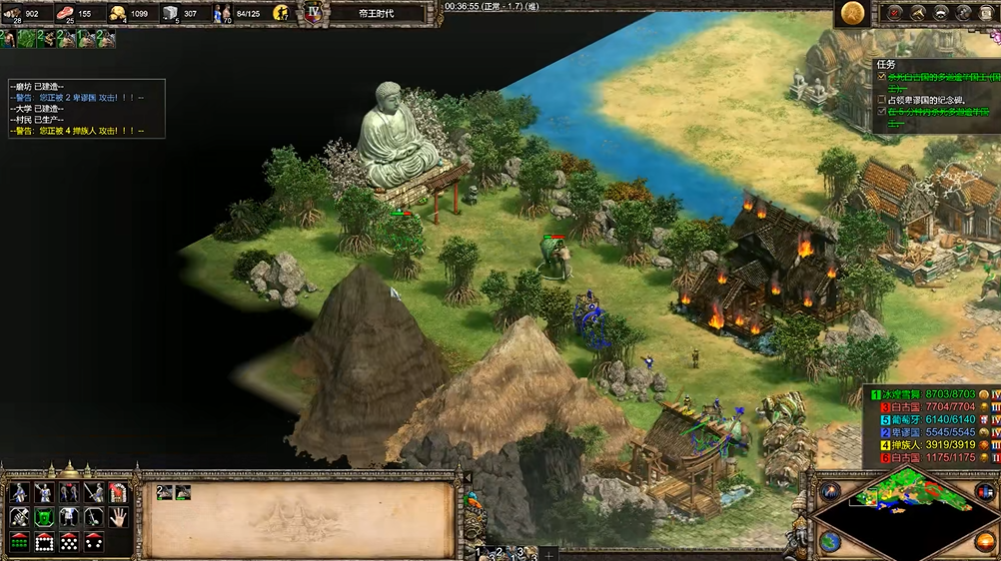Select the idle villager icon in the top-left row
The width and height of the screenshot is (1001, 561).
click(8, 39)
